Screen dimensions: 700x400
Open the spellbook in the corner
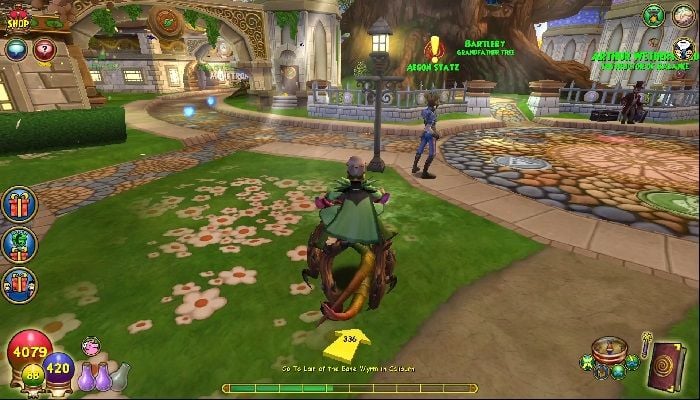(x=667, y=364)
